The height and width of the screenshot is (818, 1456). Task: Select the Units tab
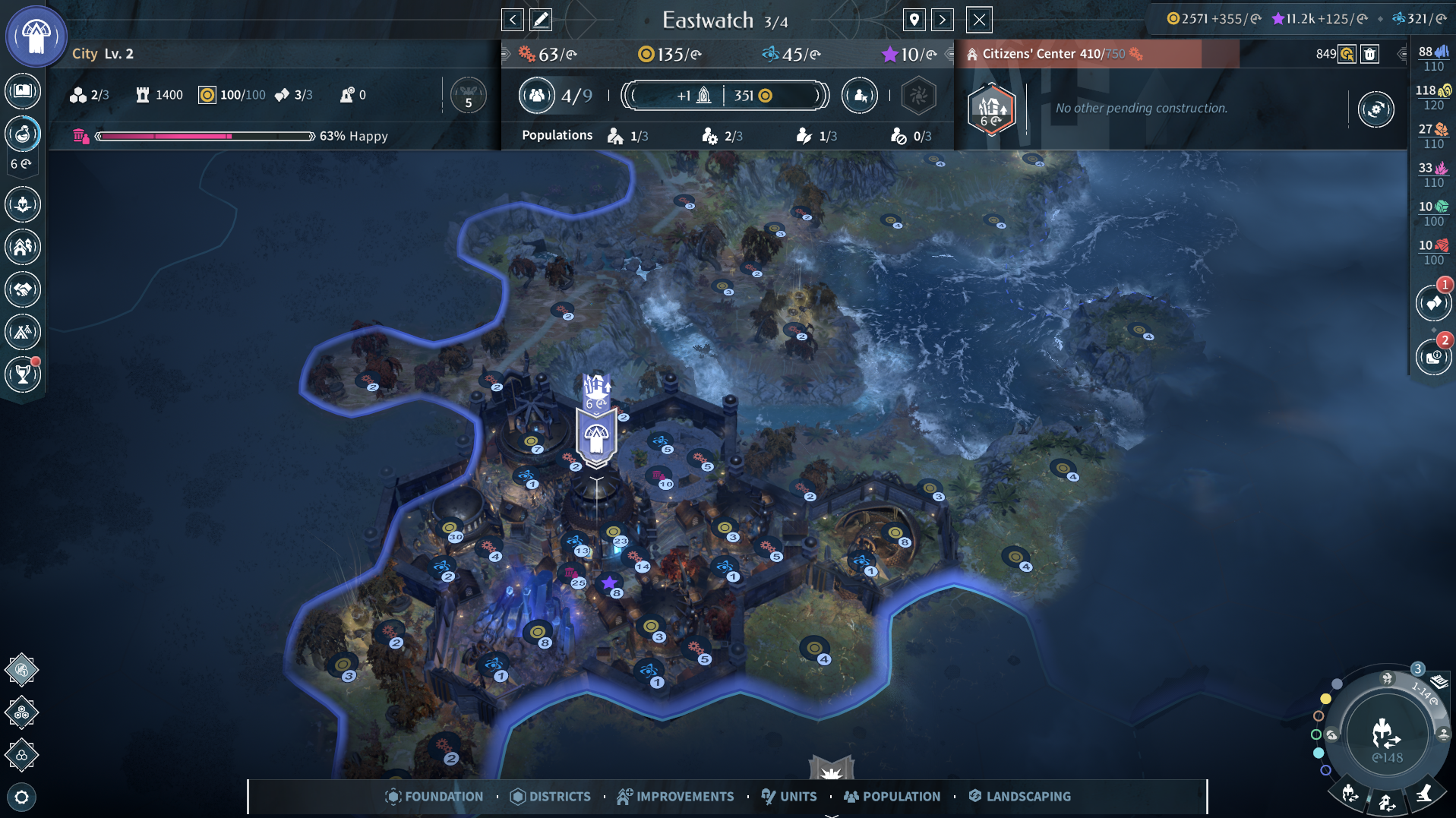coord(789,796)
